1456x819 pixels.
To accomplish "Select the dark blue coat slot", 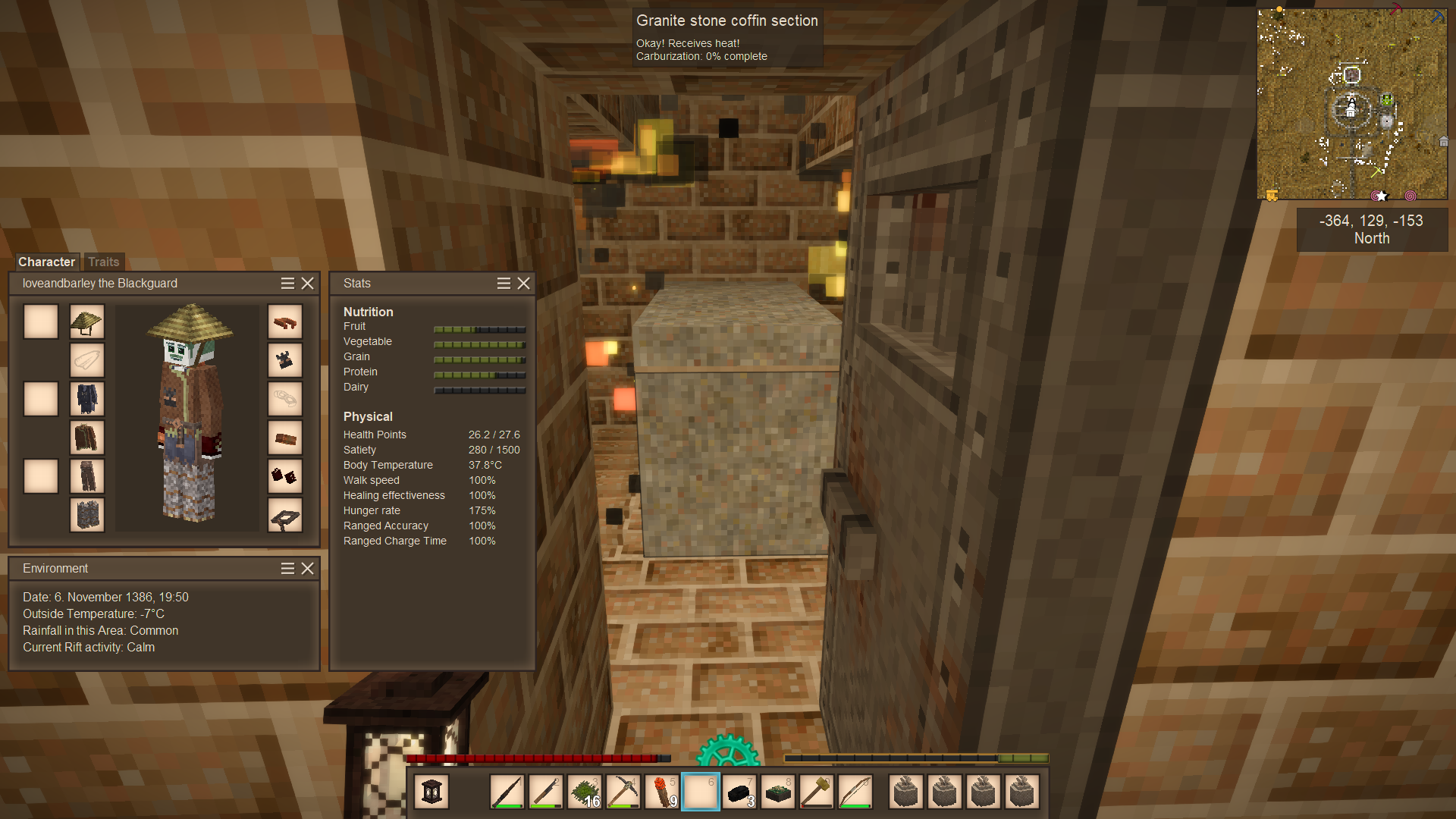I will click(87, 399).
